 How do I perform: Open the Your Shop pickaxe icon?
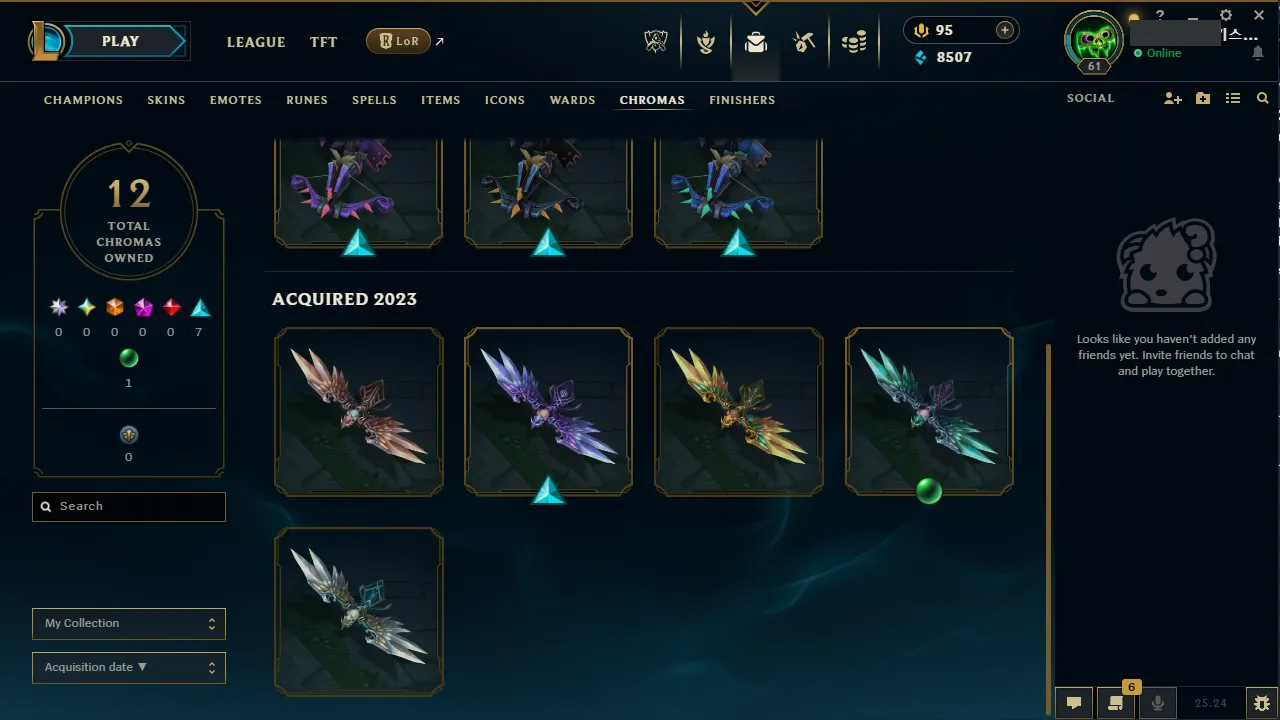[x=805, y=42]
